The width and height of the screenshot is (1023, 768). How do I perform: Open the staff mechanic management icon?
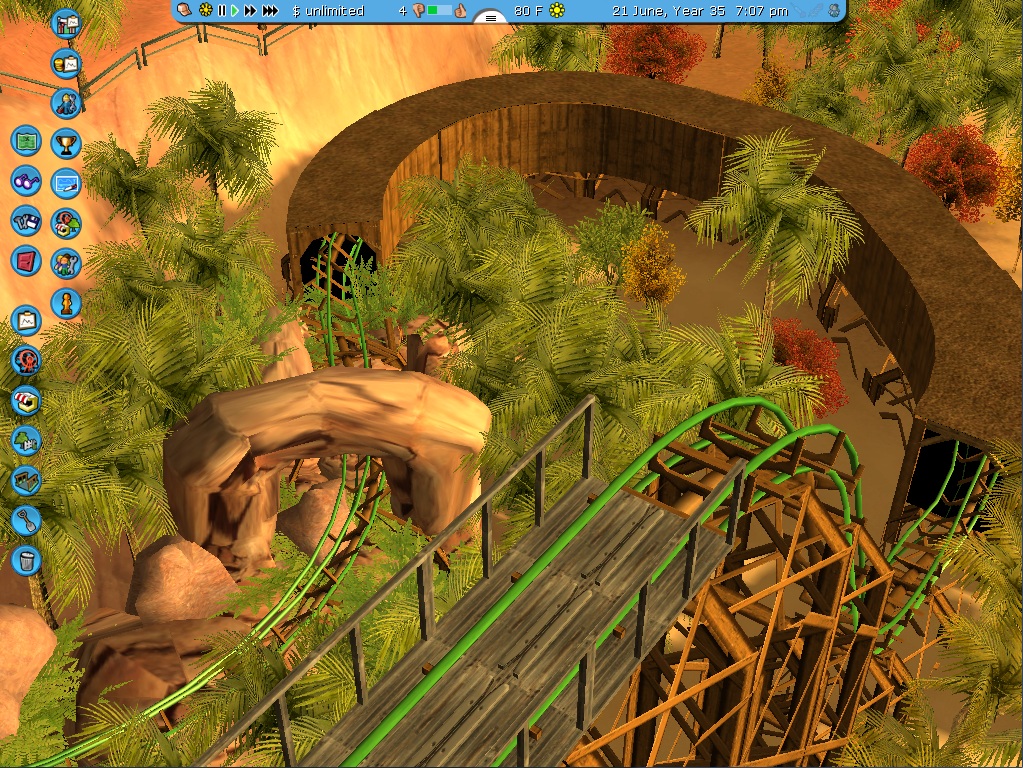click(x=66, y=103)
